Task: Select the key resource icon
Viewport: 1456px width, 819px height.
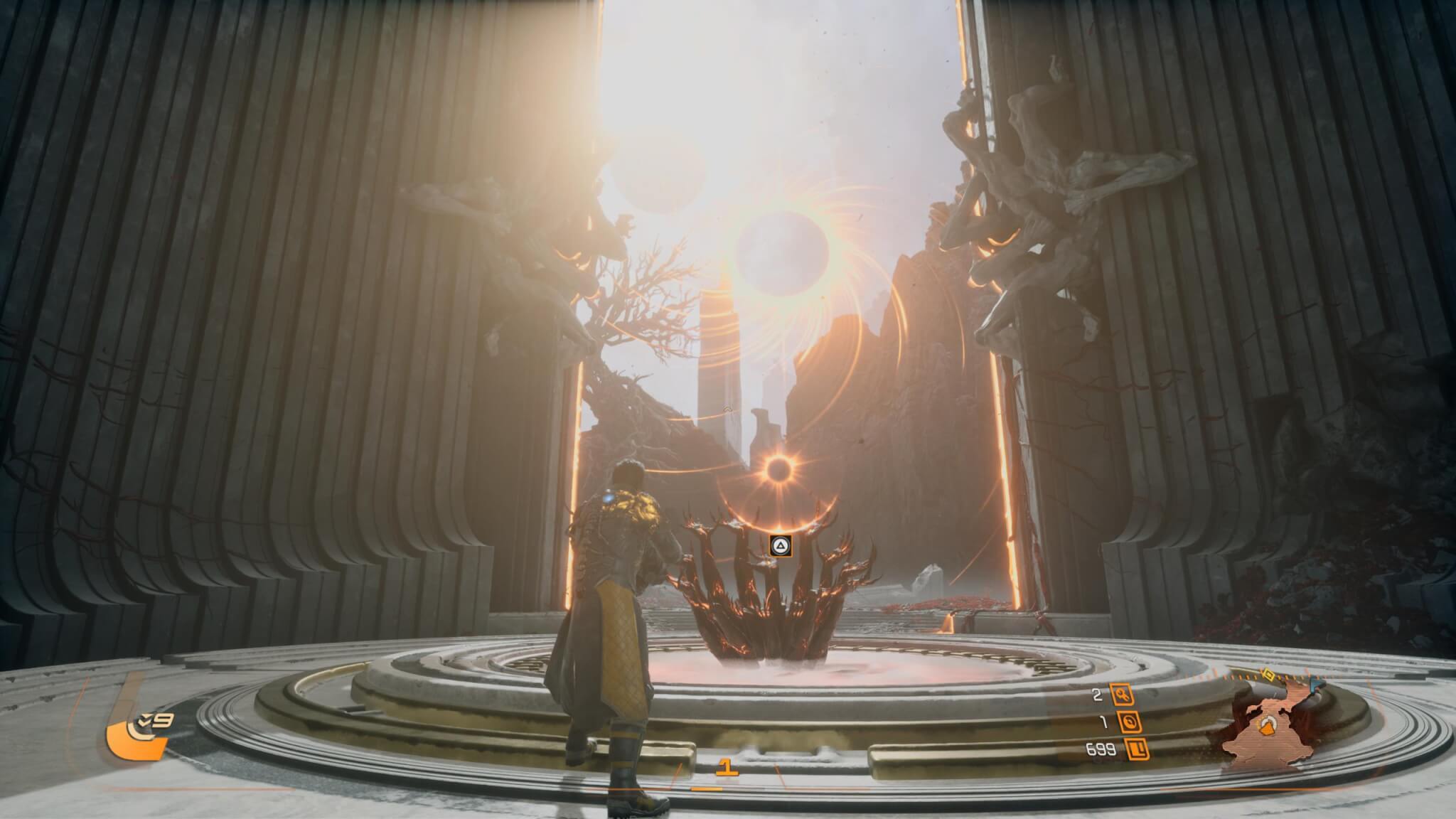Action: pyautogui.click(x=1122, y=697)
